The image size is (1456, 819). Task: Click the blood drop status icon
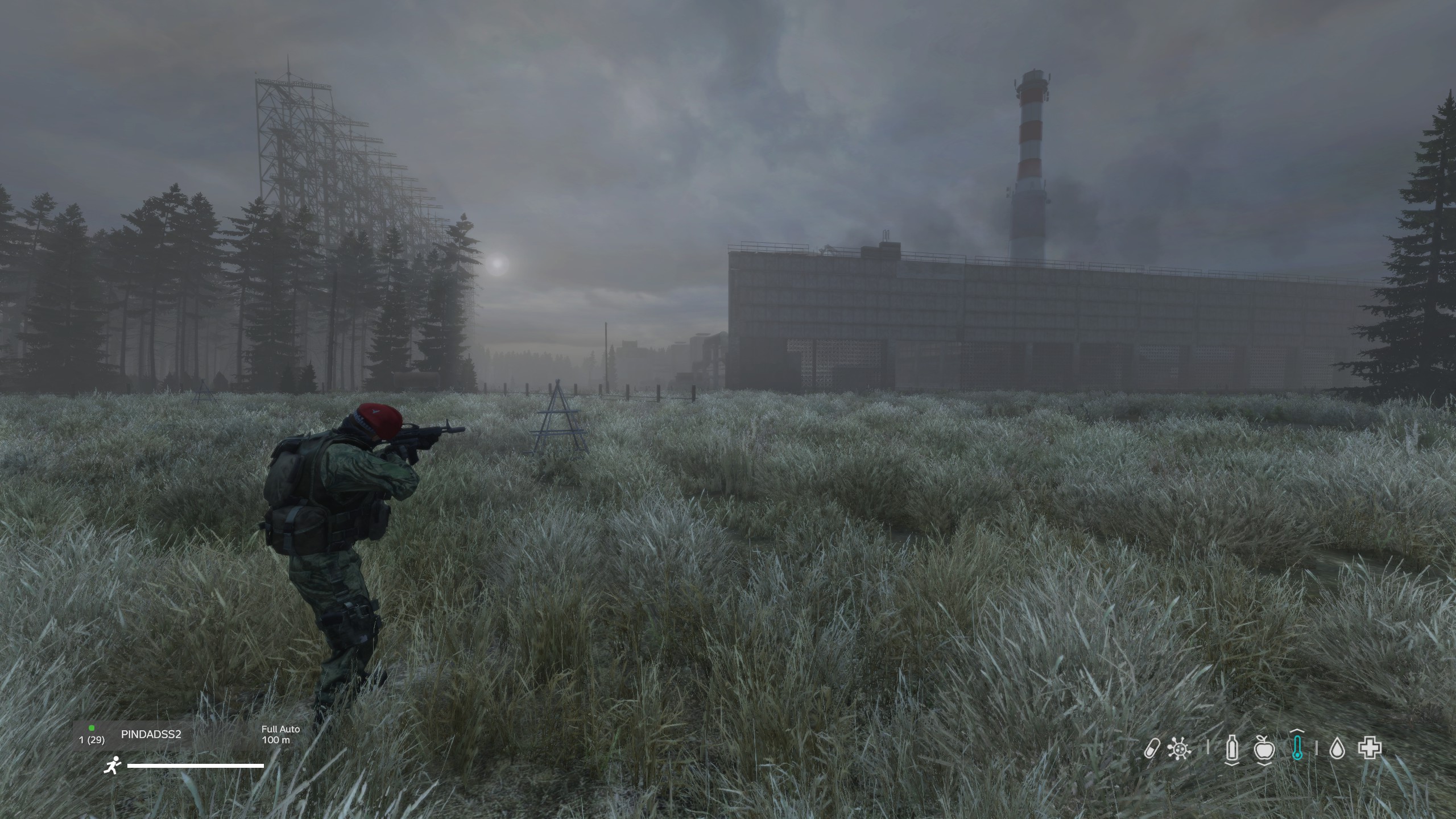click(1337, 749)
